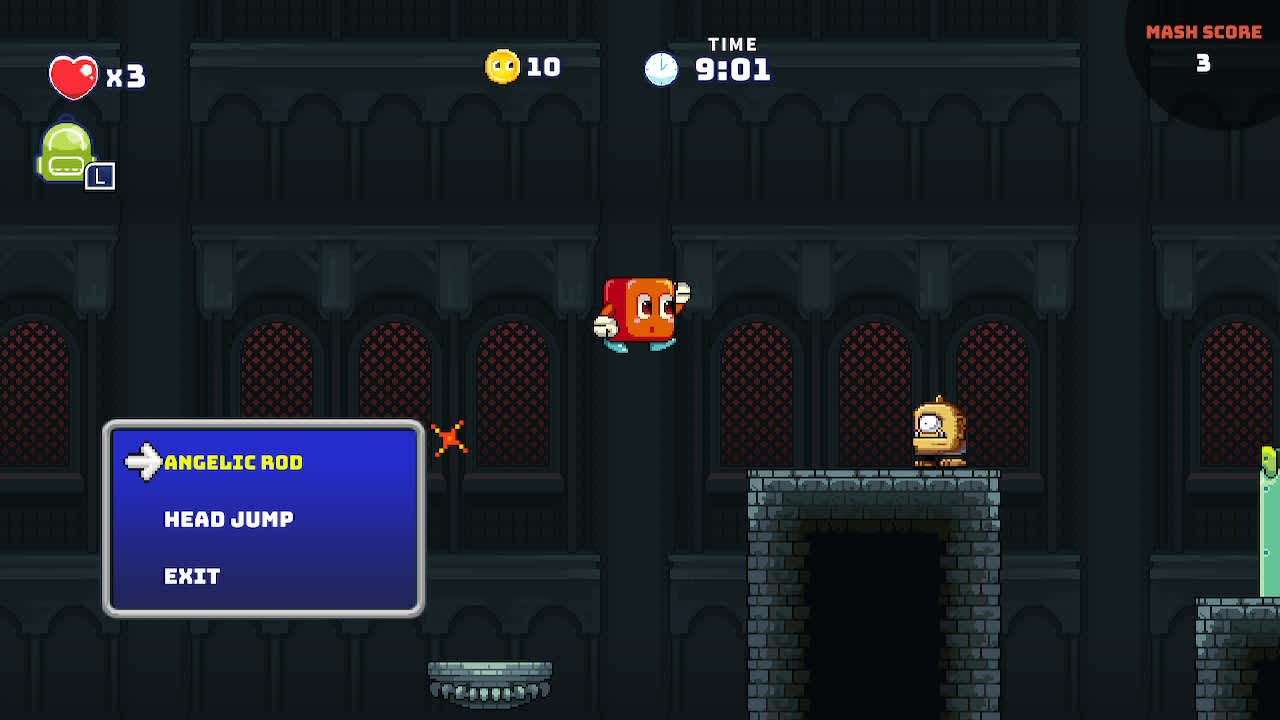Click the blue clock timer icon
Viewport: 1280px width, 720px height.
click(662, 70)
